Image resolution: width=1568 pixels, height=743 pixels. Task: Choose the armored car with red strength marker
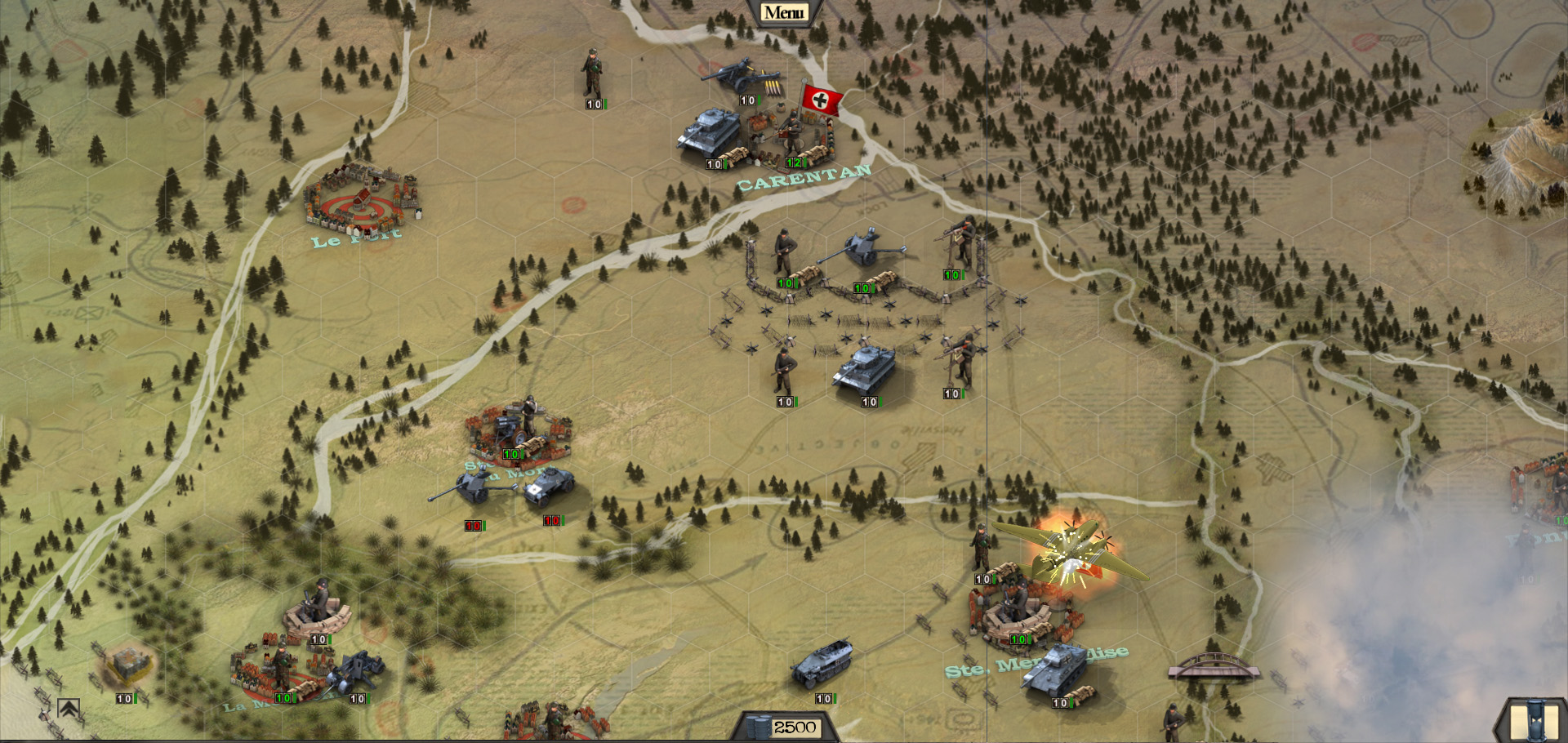549,487
